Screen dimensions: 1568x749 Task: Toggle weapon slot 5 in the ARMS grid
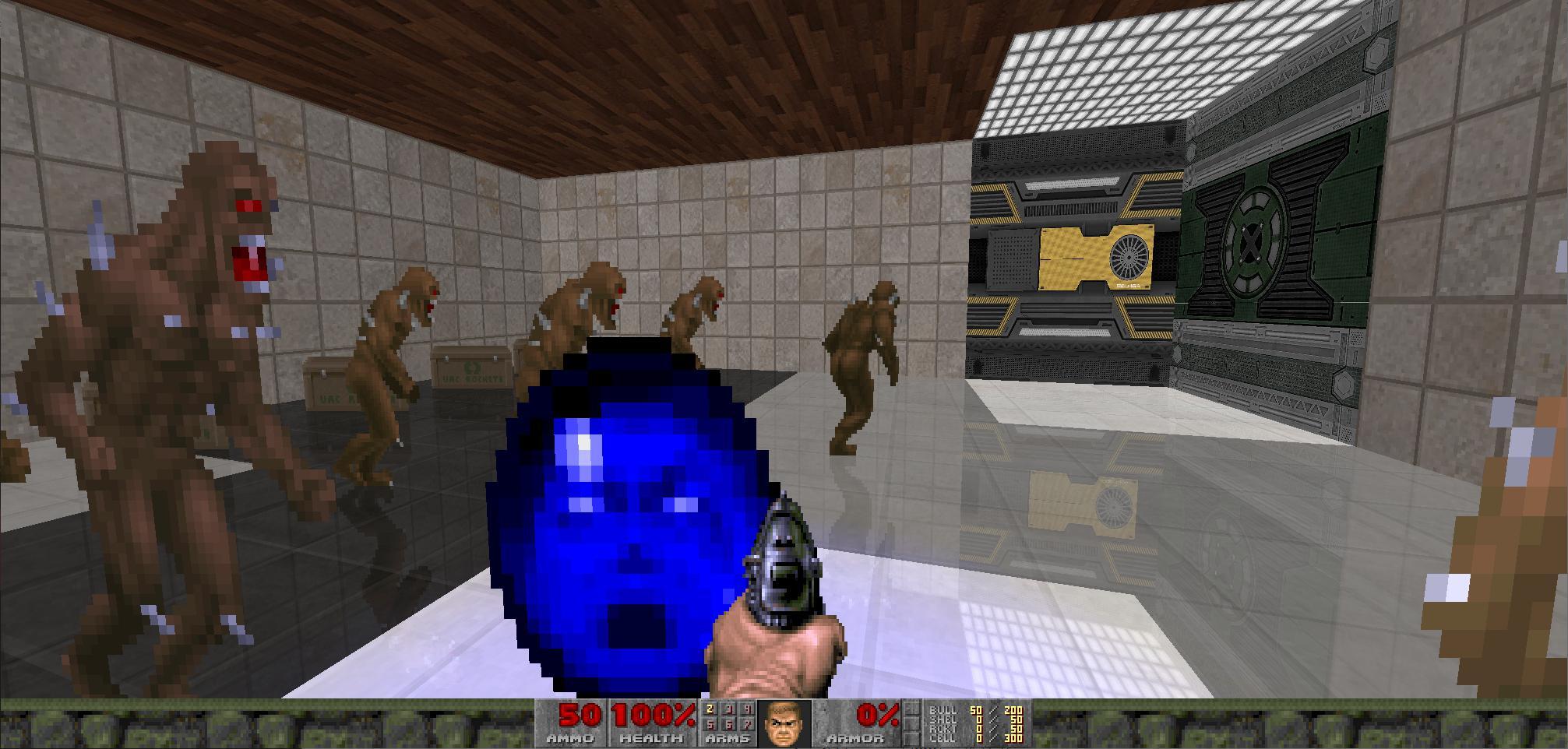pyautogui.click(x=709, y=724)
